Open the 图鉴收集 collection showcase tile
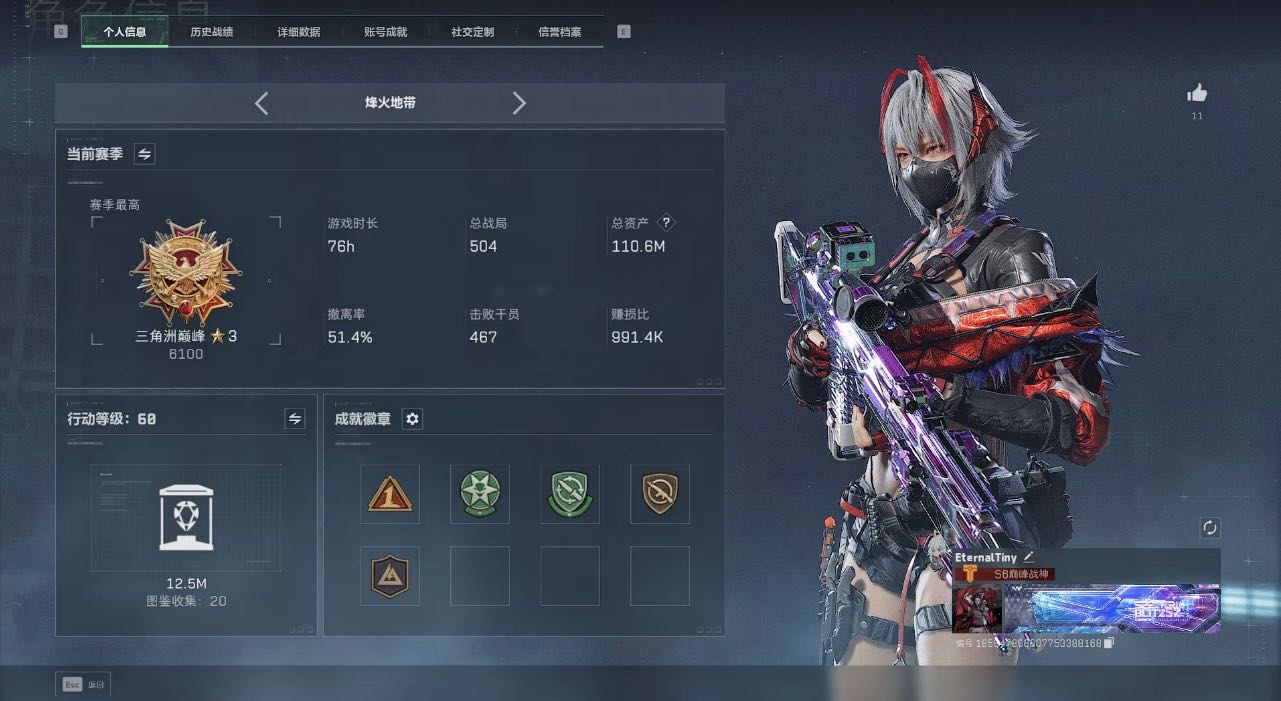Image resolution: width=1281 pixels, height=701 pixels. click(186, 518)
